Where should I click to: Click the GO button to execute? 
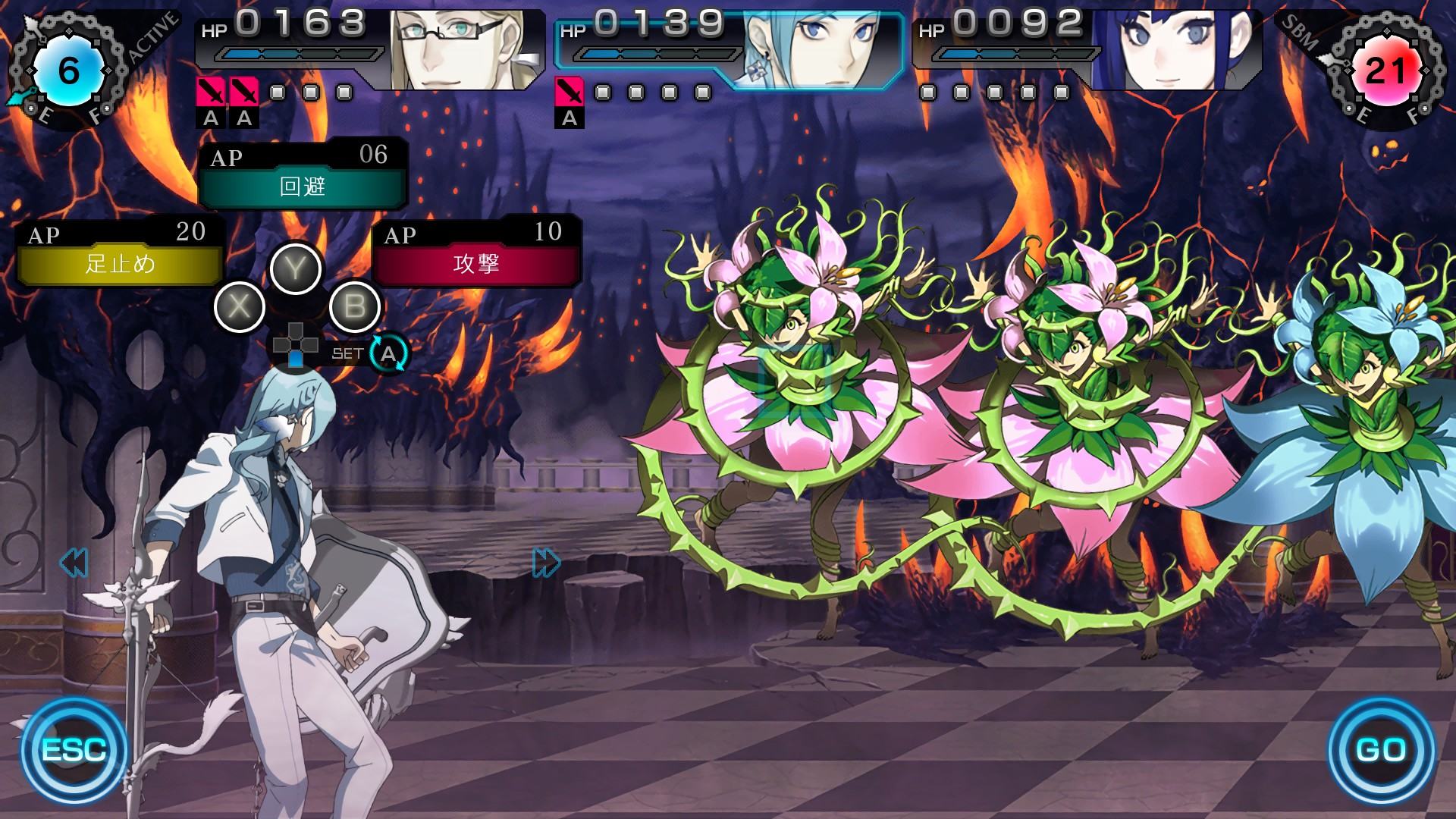[1380, 749]
